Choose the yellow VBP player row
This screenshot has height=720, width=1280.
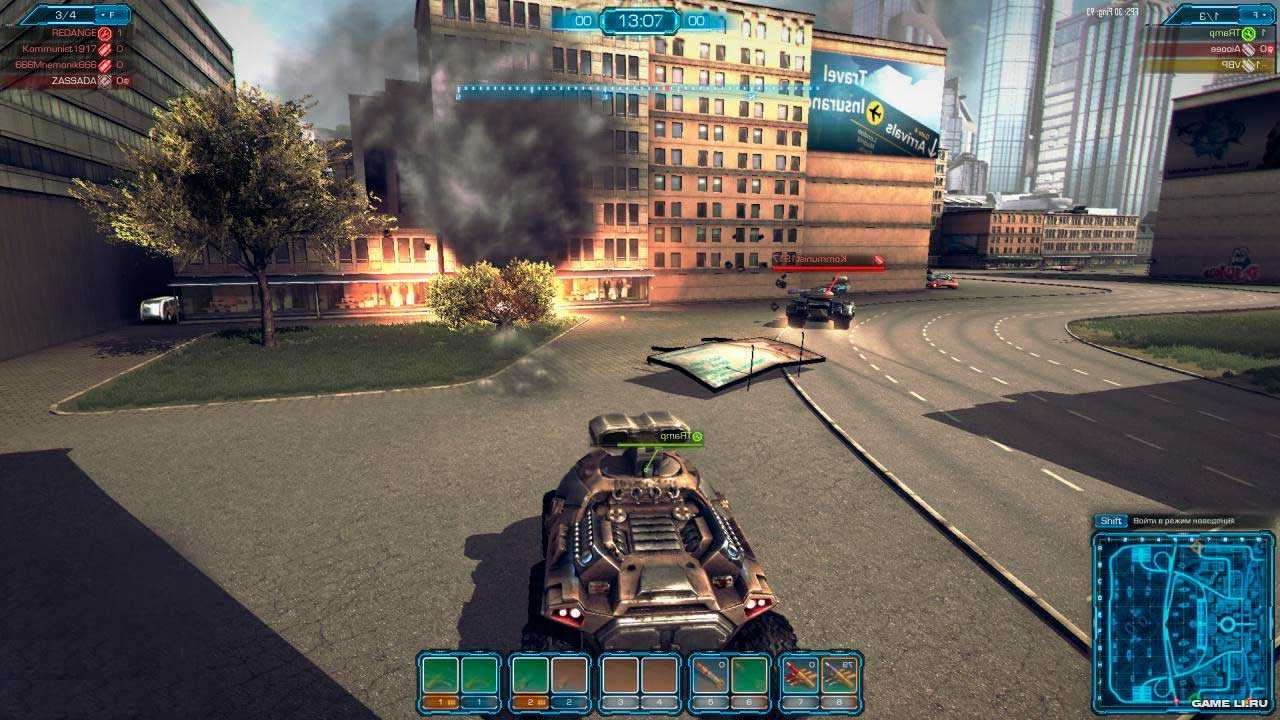coord(1210,65)
